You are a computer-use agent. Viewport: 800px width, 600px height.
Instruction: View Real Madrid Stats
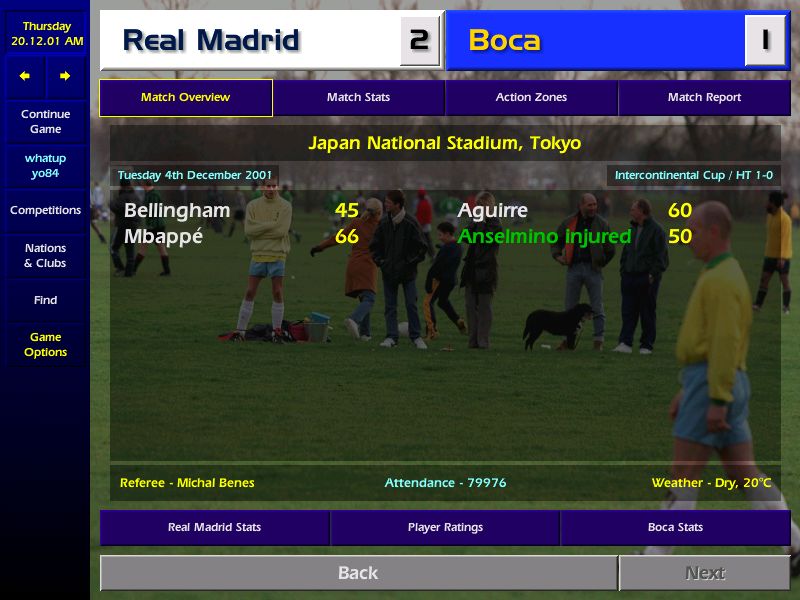pyautogui.click(x=214, y=528)
